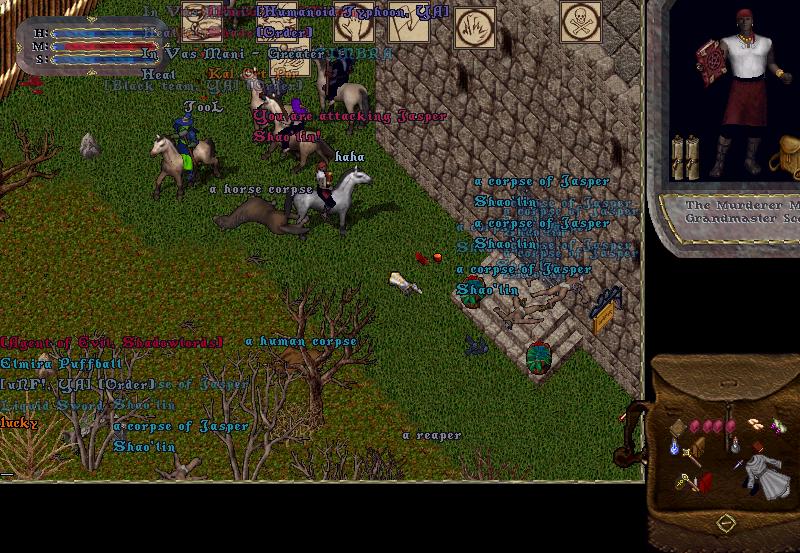Click the diamond clasp button on the backpack
800x553 pixels.
(725, 521)
